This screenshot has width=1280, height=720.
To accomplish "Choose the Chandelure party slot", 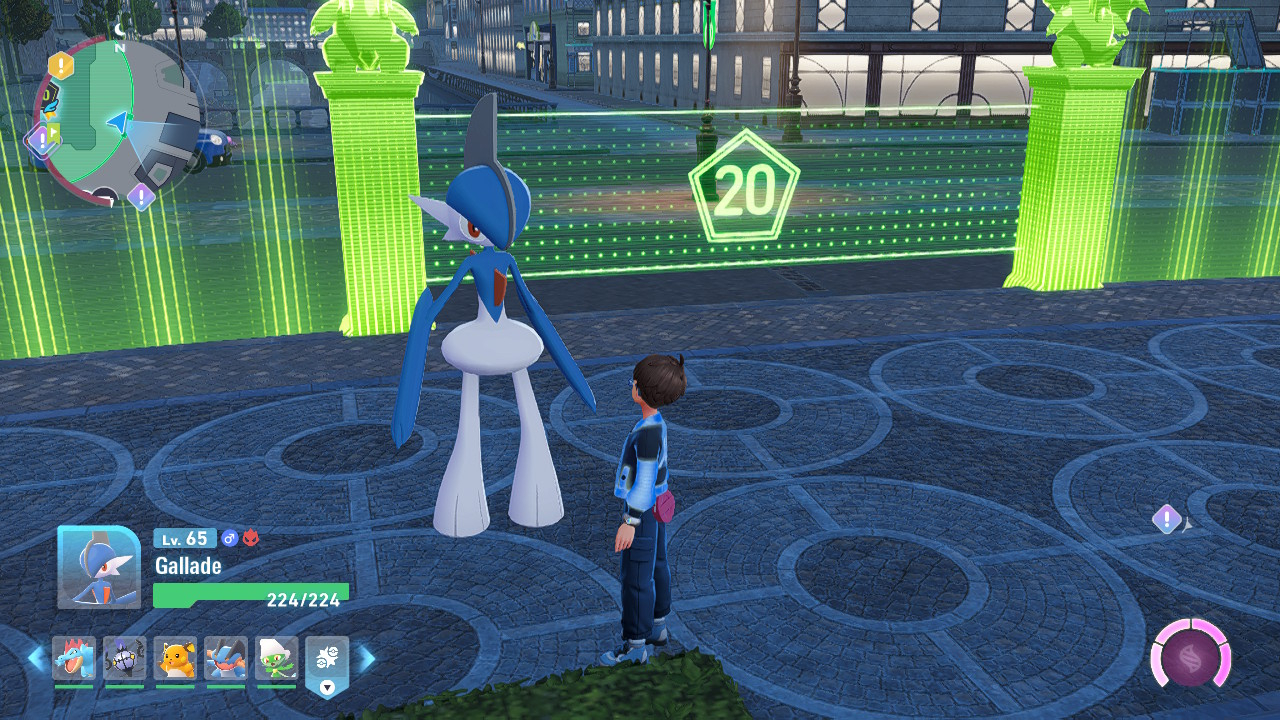I will [125, 659].
